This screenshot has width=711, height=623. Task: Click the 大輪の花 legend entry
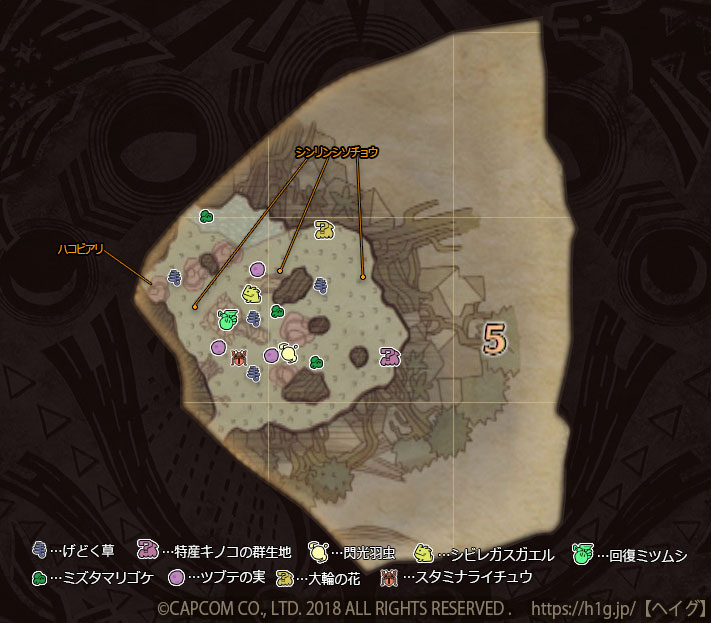point(320,577)
